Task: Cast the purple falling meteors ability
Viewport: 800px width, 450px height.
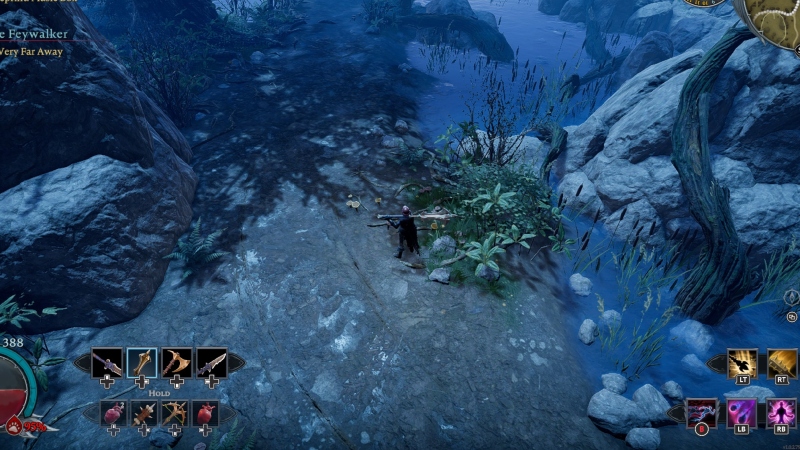Action: pos(741,413)
